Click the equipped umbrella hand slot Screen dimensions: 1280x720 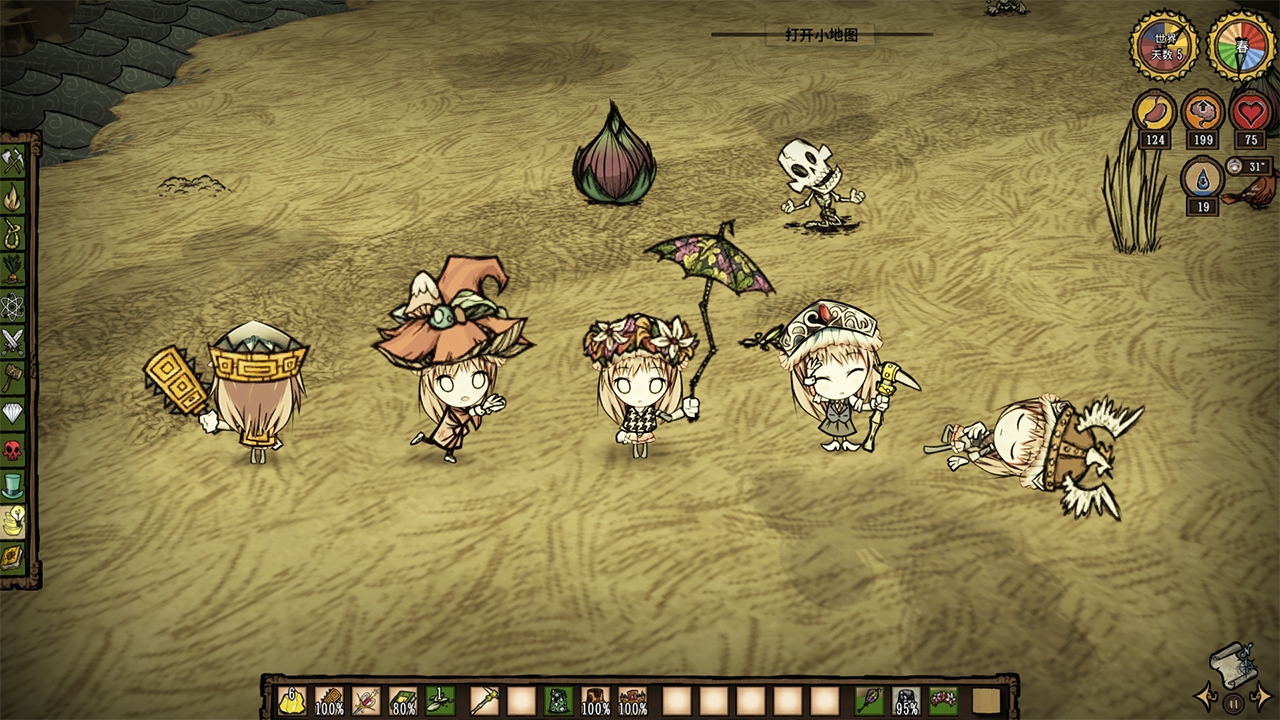(869, 700)
